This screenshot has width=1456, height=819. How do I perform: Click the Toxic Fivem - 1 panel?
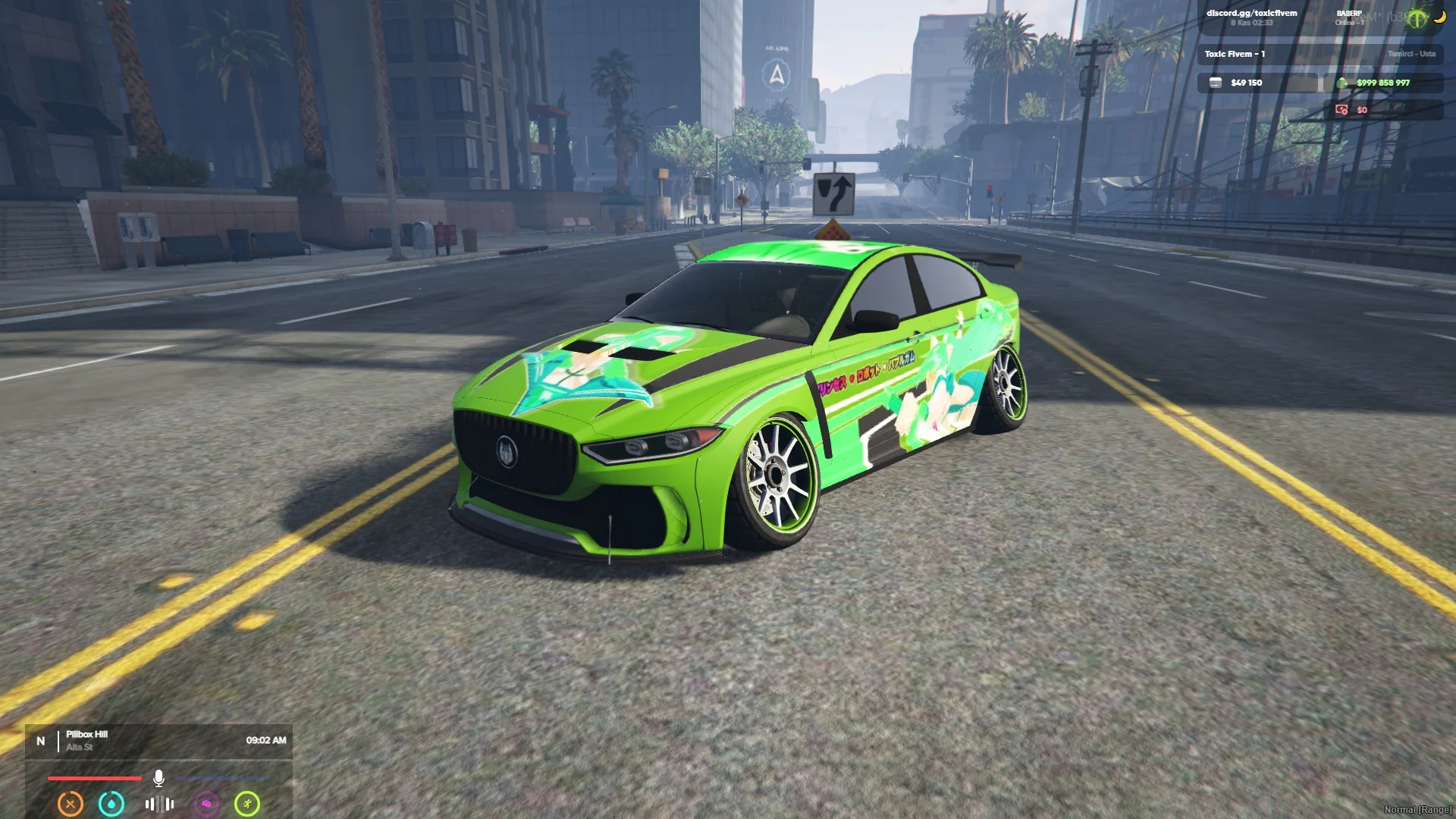pyautogui.click(x=1235, y=54)
